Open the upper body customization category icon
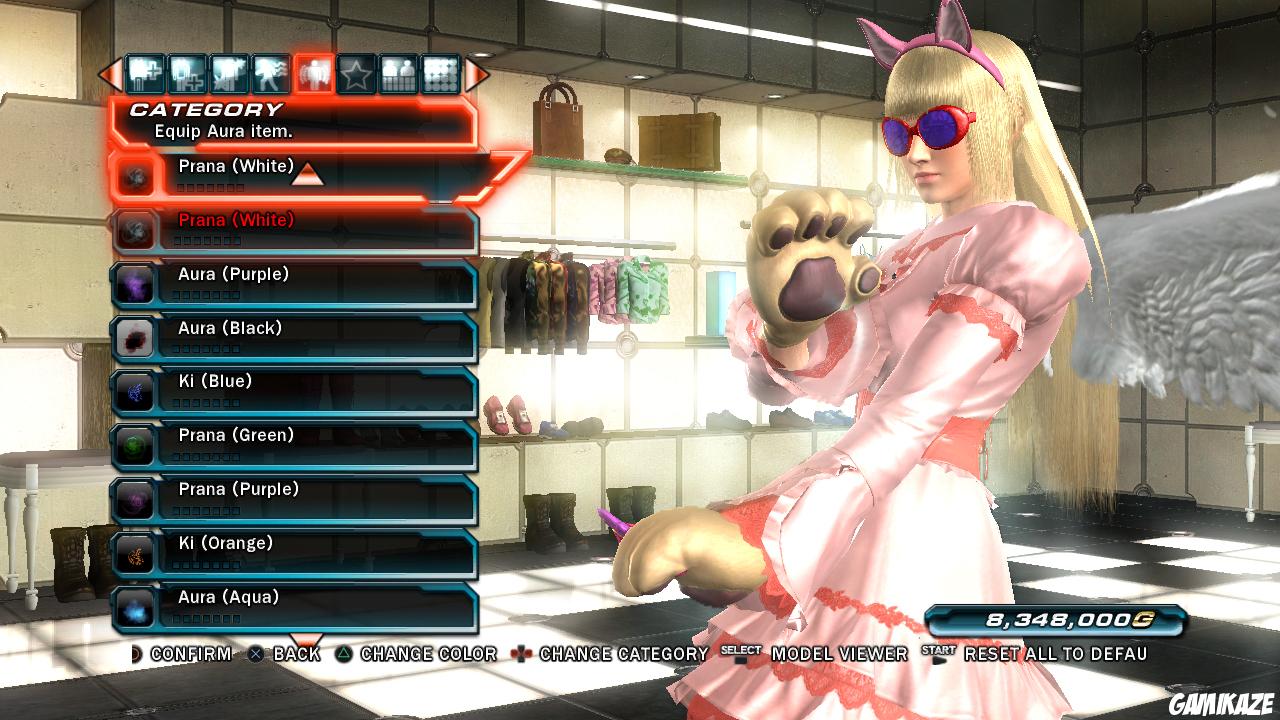Screen dimensions: 1280x720 click(x=184, y=70)
